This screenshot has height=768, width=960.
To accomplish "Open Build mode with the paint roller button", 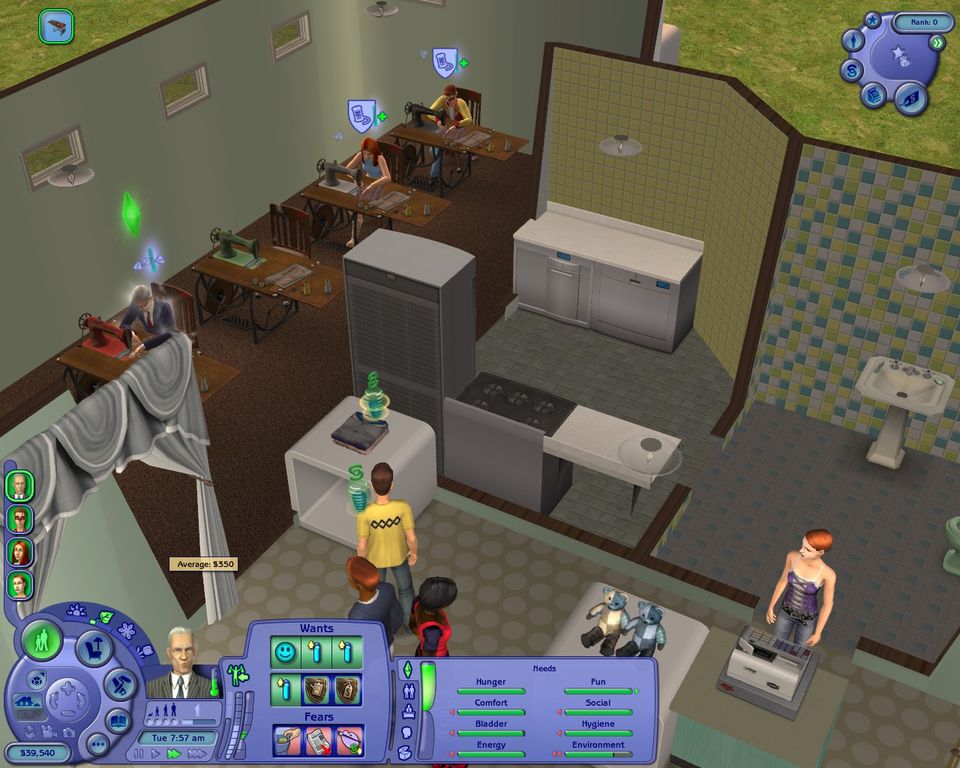I will (x=119, y=685).
